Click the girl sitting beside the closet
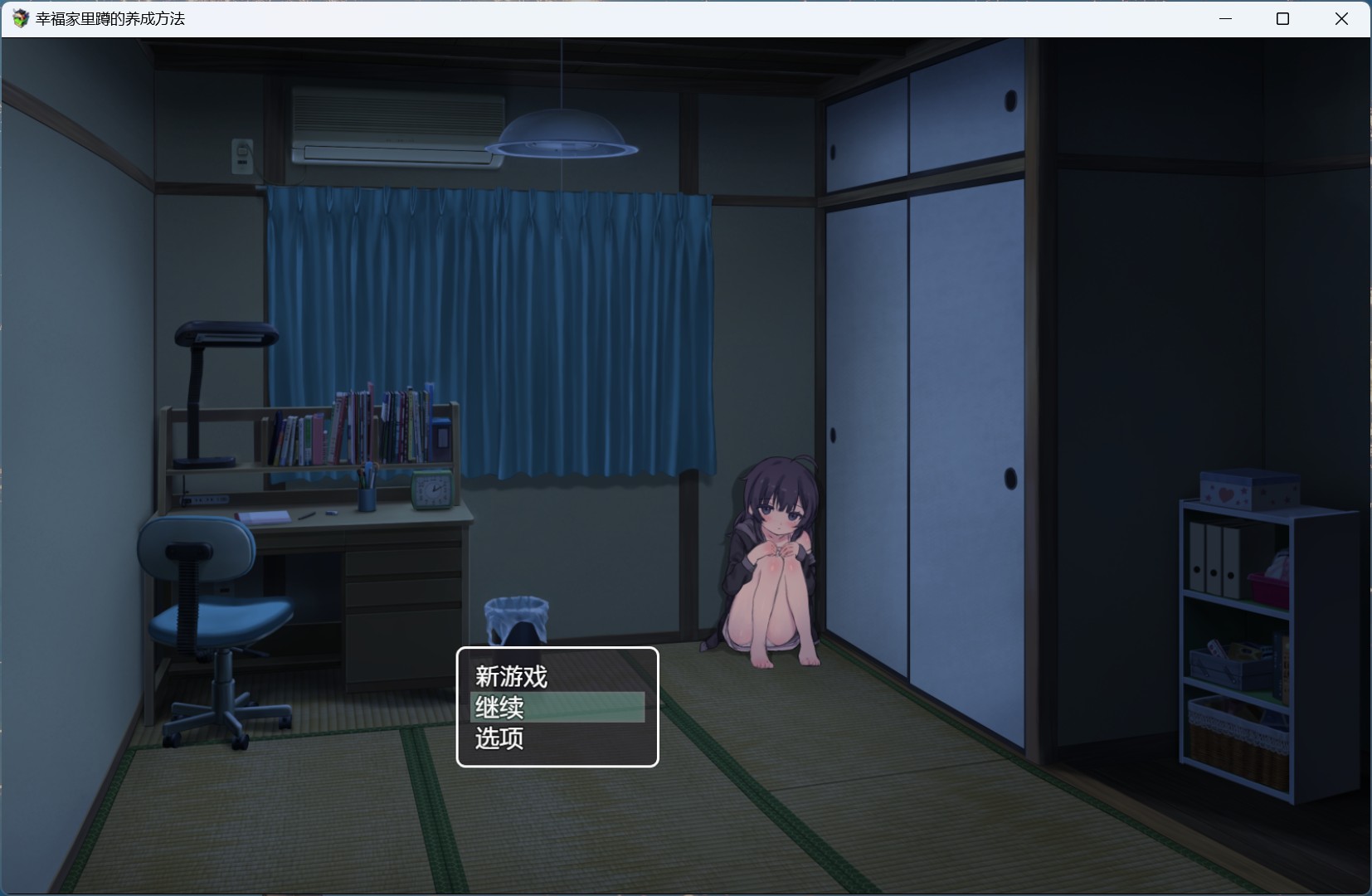This screenshot has height=896, width=1372. pos(771,556)
